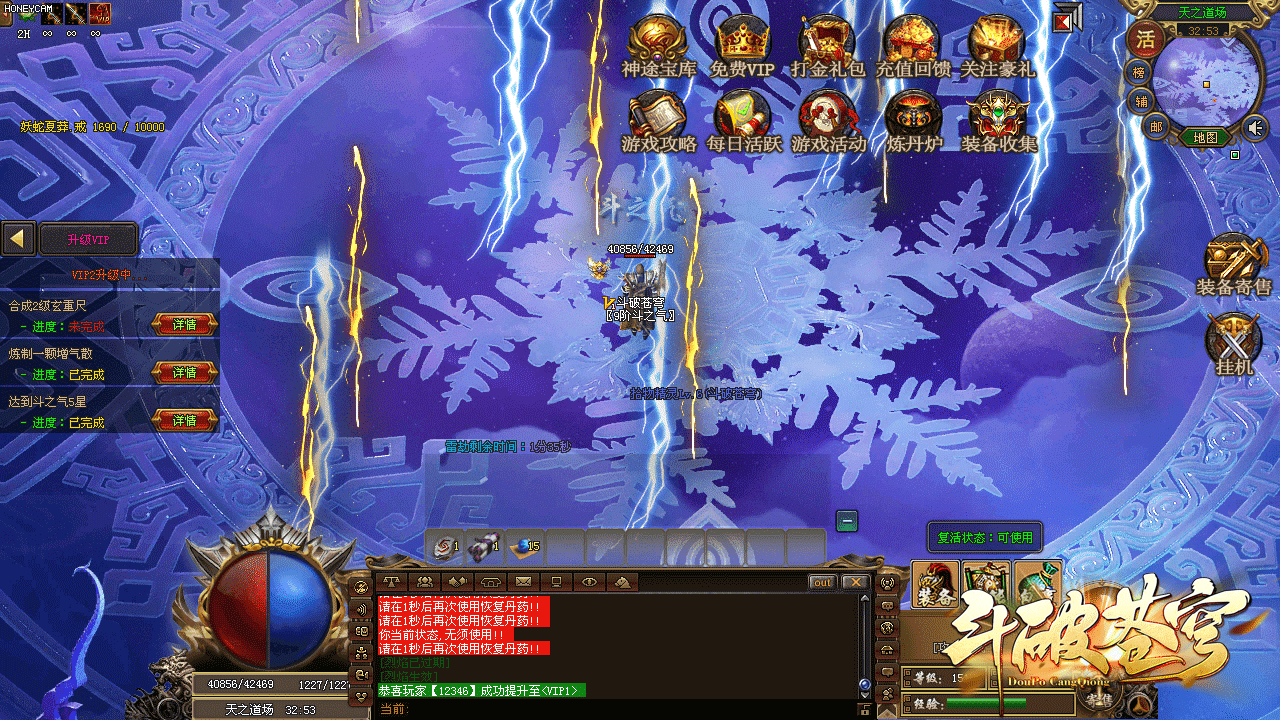Open the 打金礼包 gift pack
The height and width of the screenshot is (720, 1280).
pyautogui.click(x=827, y=43)
